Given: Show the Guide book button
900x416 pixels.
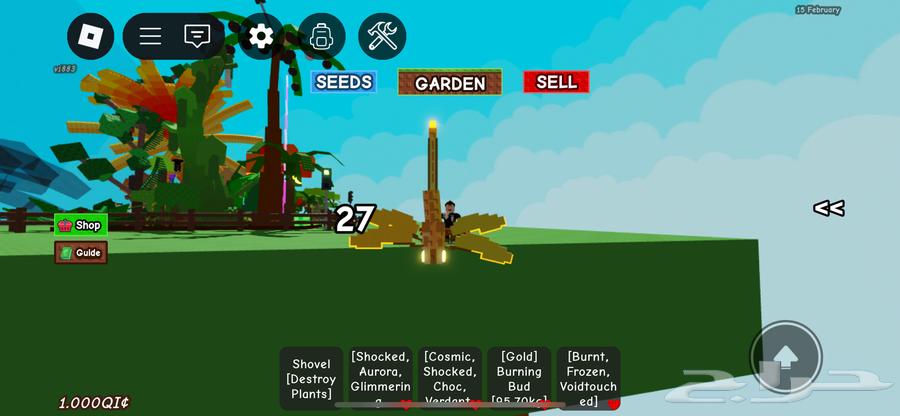Looking at the screenshot, I should tap(81, 253).
